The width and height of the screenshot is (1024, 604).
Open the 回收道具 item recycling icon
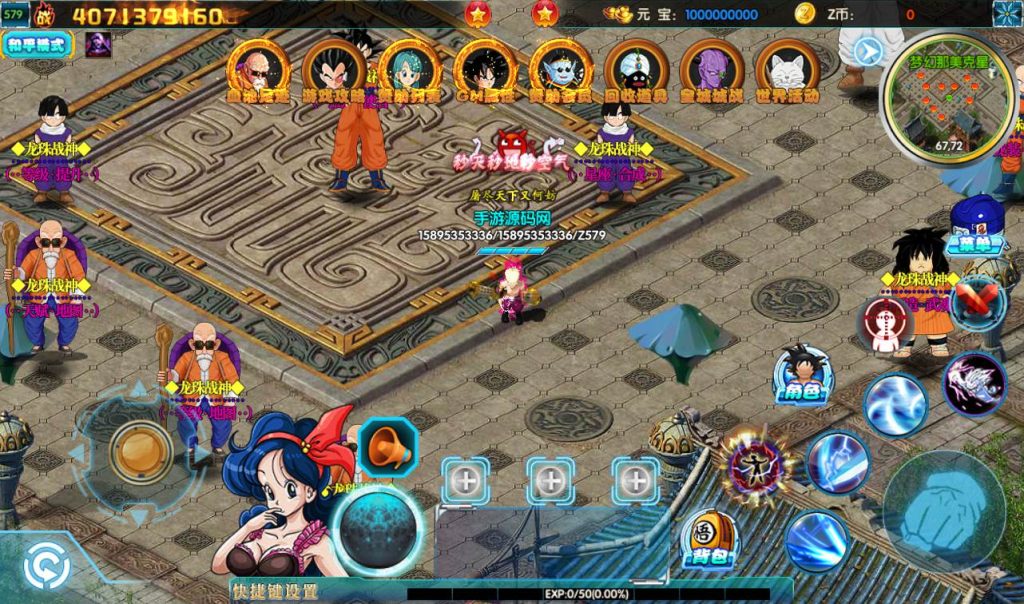pyautogui.click(x=636, y=72)
